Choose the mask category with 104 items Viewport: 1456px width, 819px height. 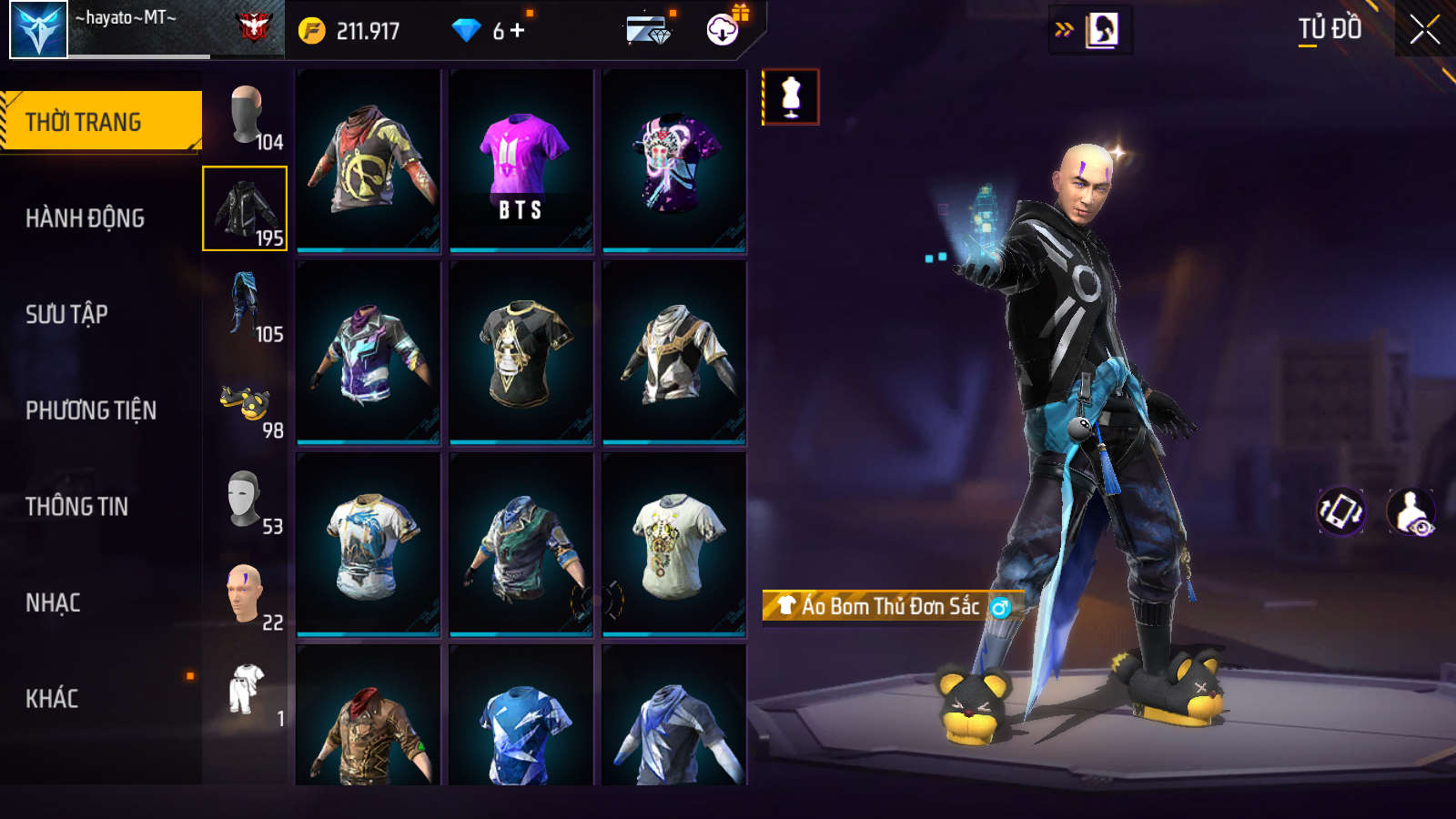coord(246,116)
